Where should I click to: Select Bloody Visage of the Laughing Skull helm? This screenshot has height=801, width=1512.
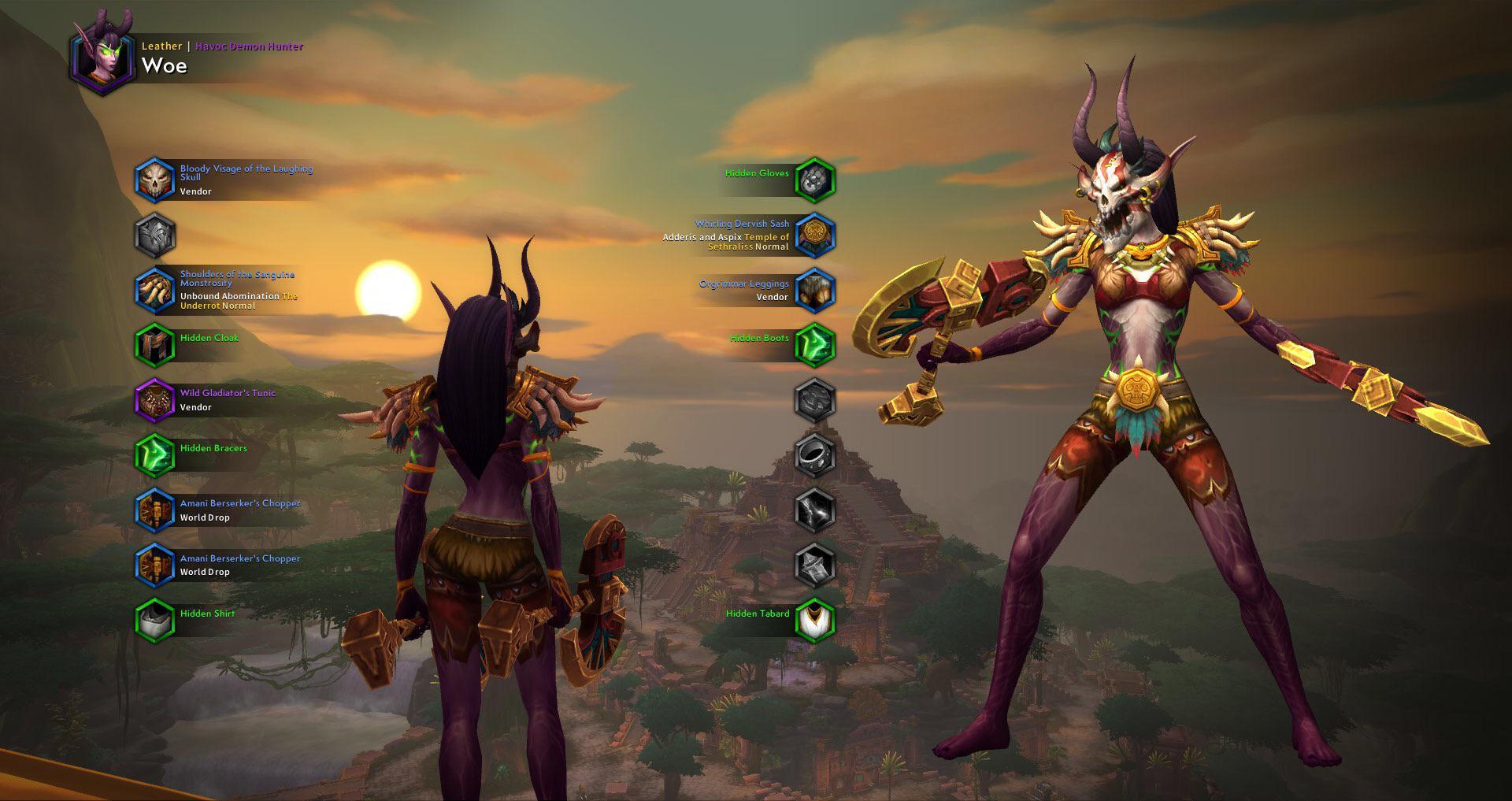(x=154, y=180)
